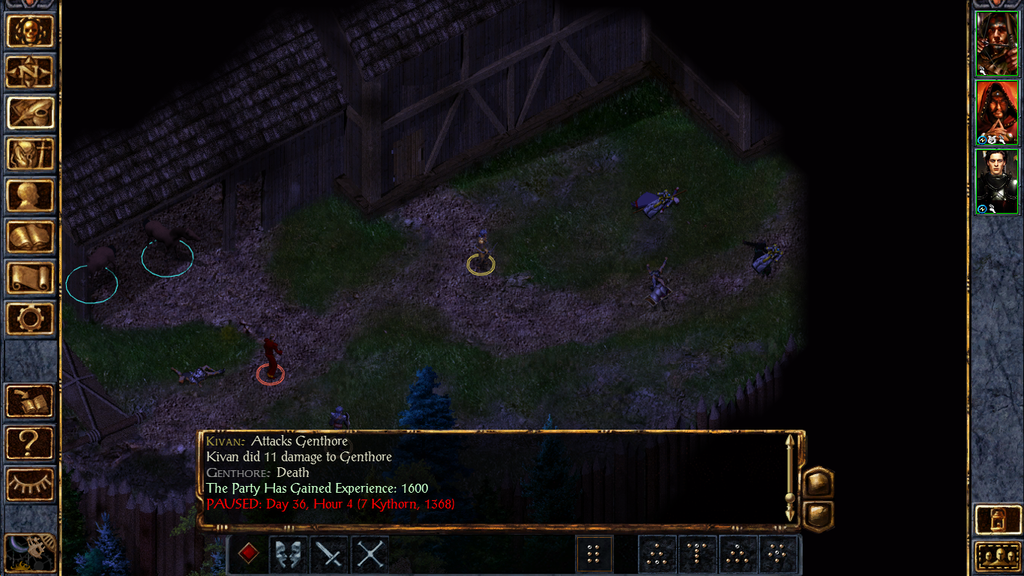Open the mage spellbook

coord(30,236)
